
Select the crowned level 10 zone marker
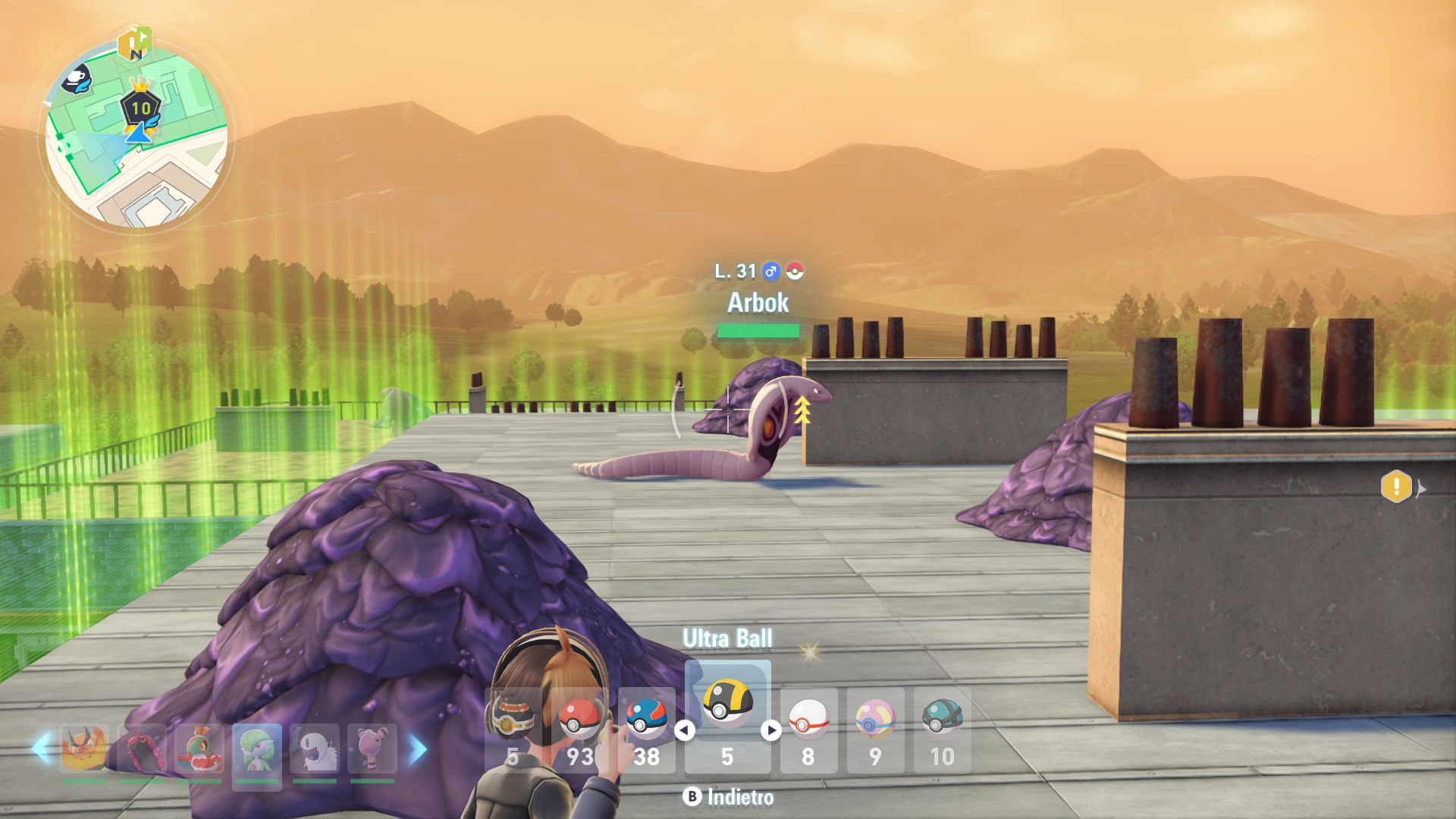point(141,107)
